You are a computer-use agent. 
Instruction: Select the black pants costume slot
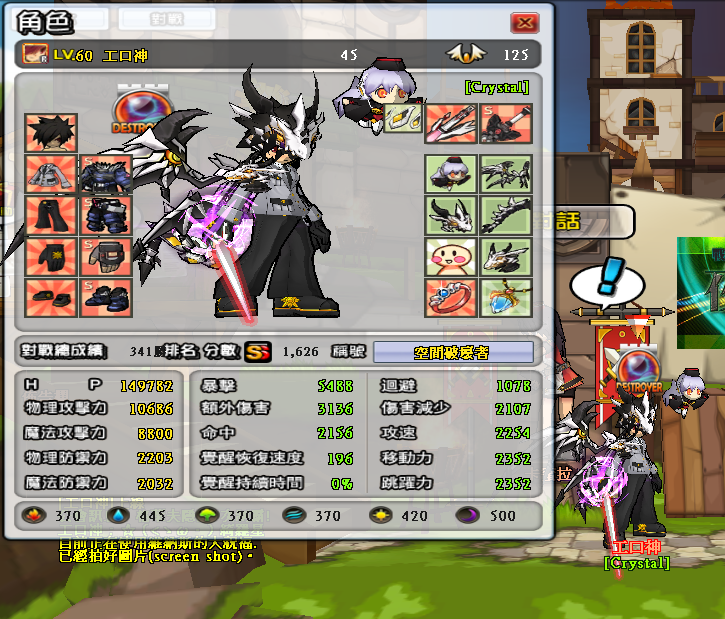[51, 216]
